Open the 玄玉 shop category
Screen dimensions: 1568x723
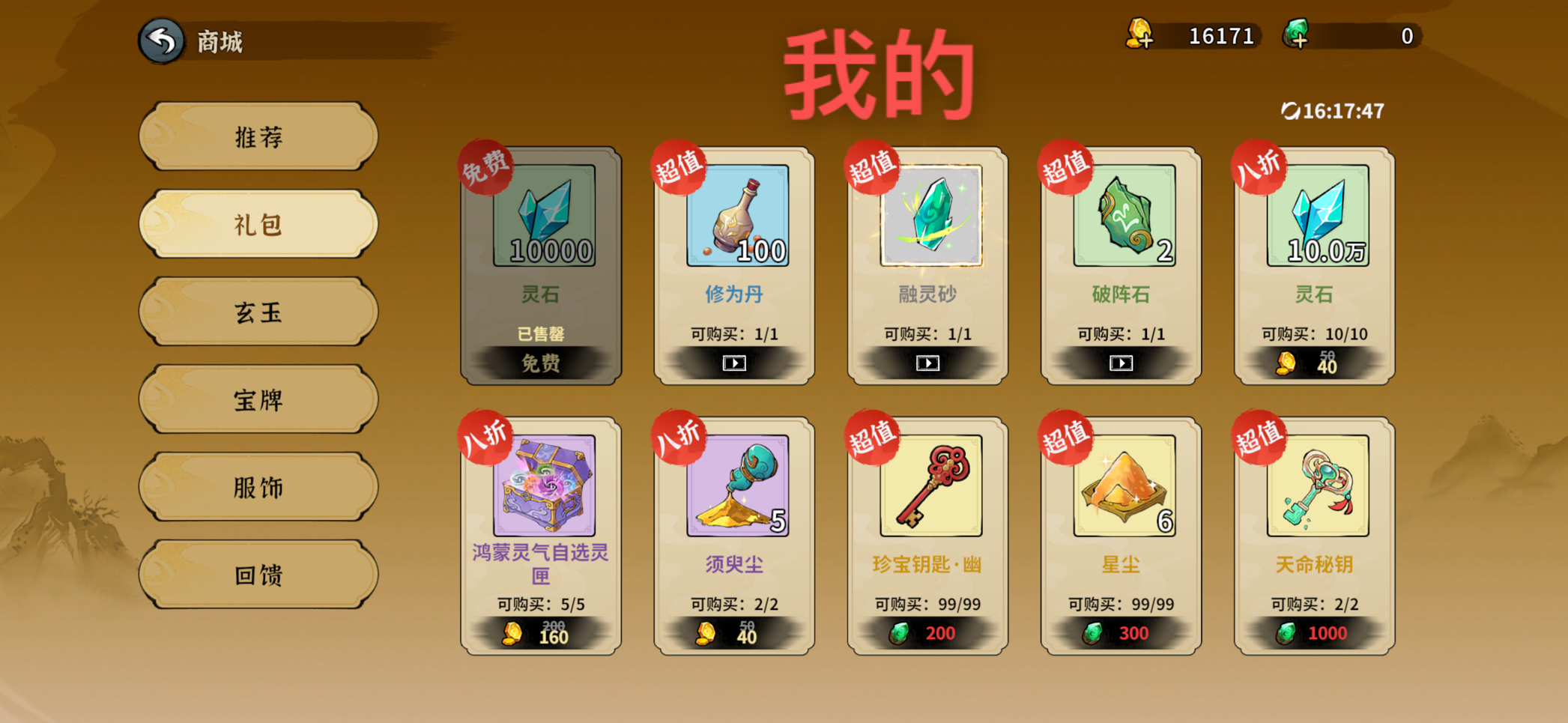[x=258, y=312]
